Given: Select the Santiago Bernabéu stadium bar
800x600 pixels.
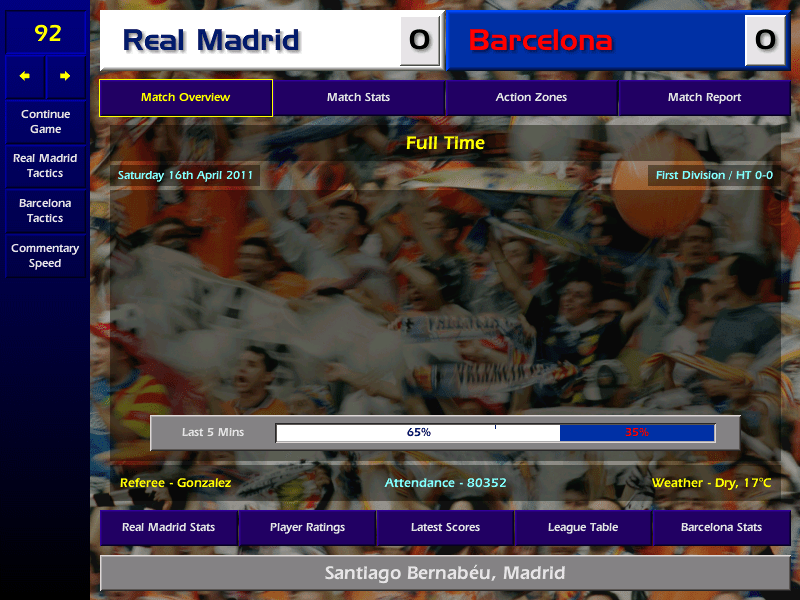Looking at the screenshot, I should click(445, 574).
